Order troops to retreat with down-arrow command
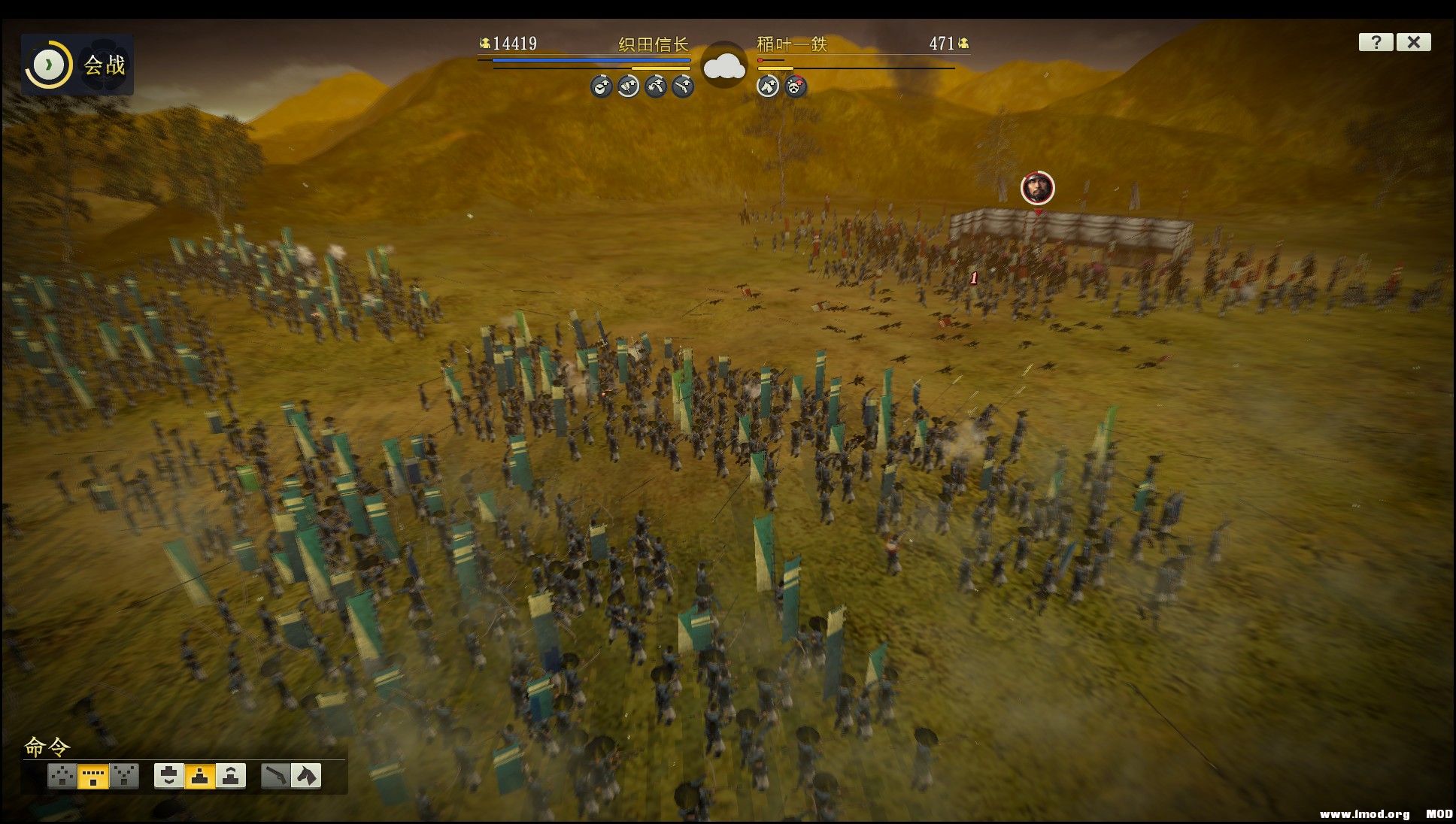The image size is (1456, 824). [169, 776]
